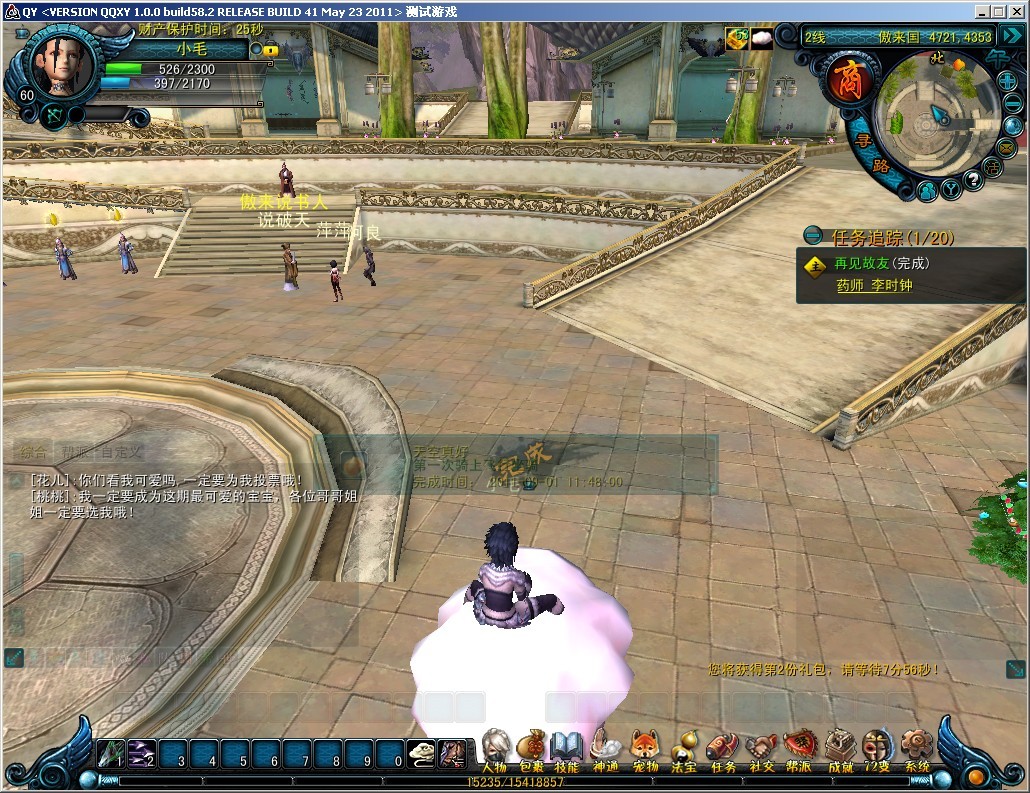
Task: Collapse the 任务追踪 quest tracker
Action: pyautogui.click(x=814, y=237)
